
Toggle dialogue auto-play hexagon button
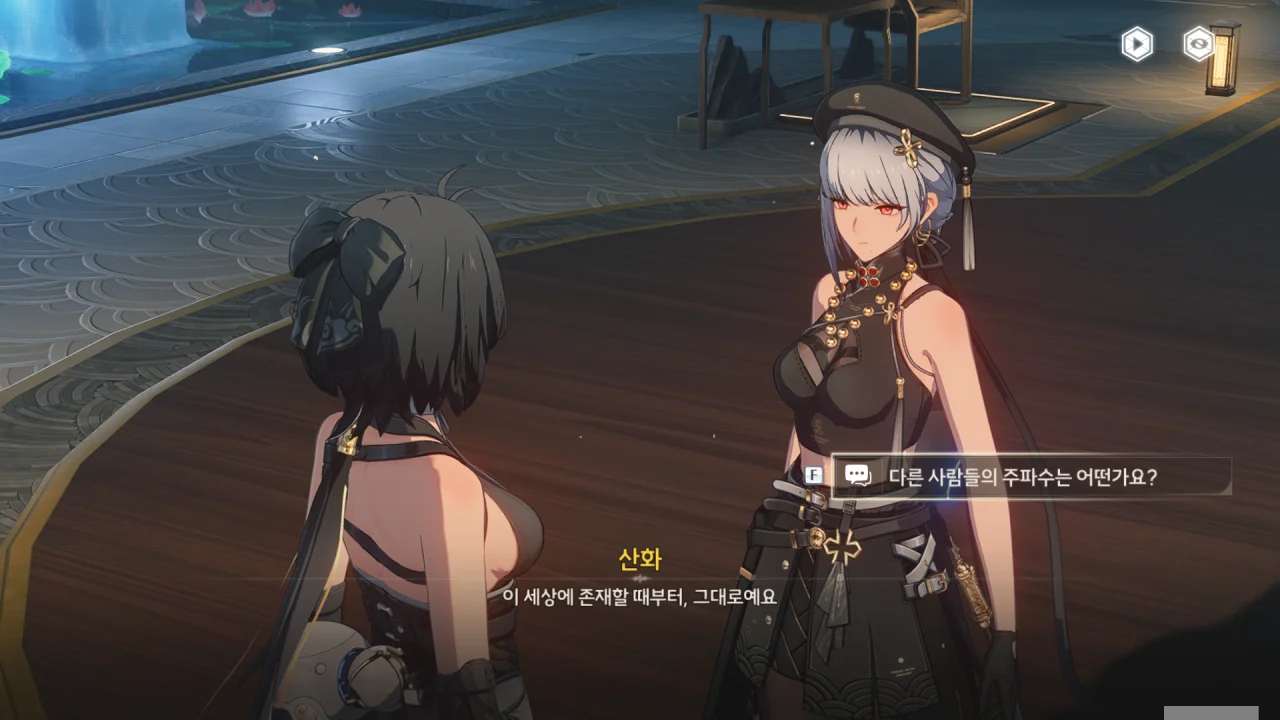[1137, 44]
